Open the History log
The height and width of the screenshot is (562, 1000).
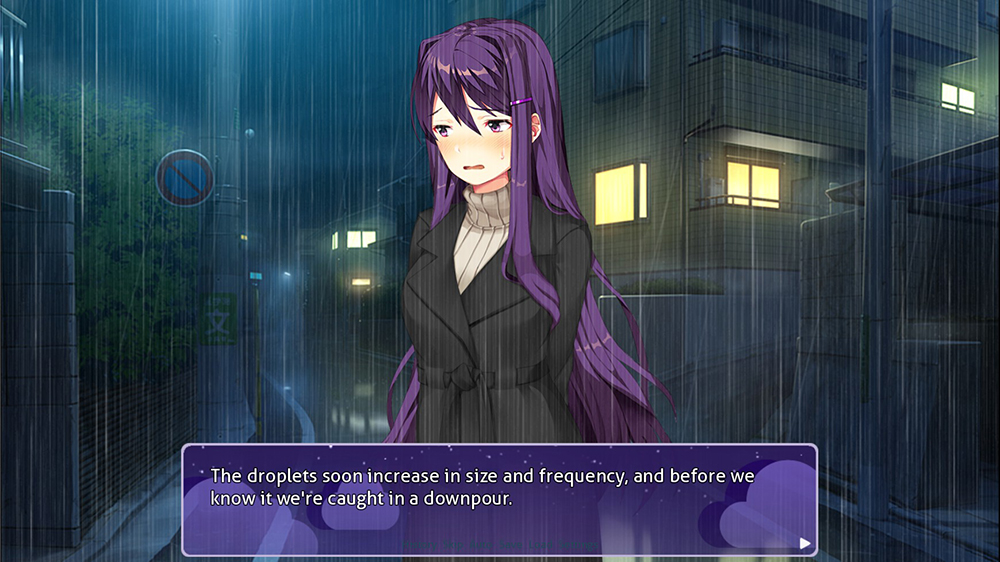[x=421, y=545]
